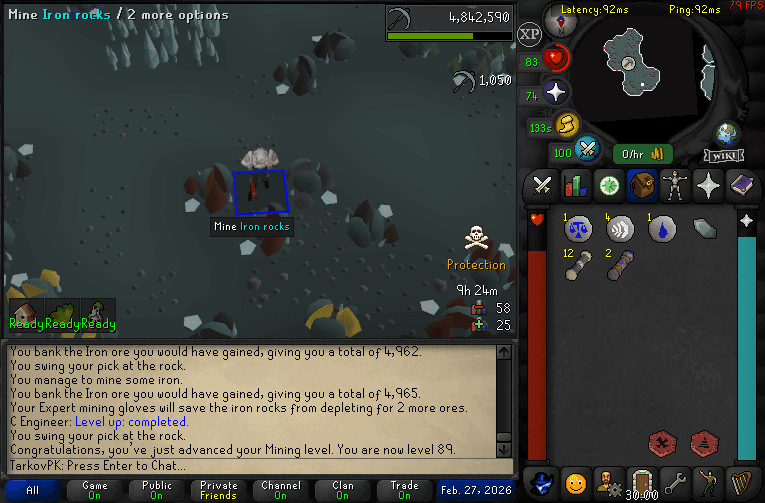This screenshot has width=765, height=503.
Task: Select the blue water rune in inventory
Action: (662, 229)
